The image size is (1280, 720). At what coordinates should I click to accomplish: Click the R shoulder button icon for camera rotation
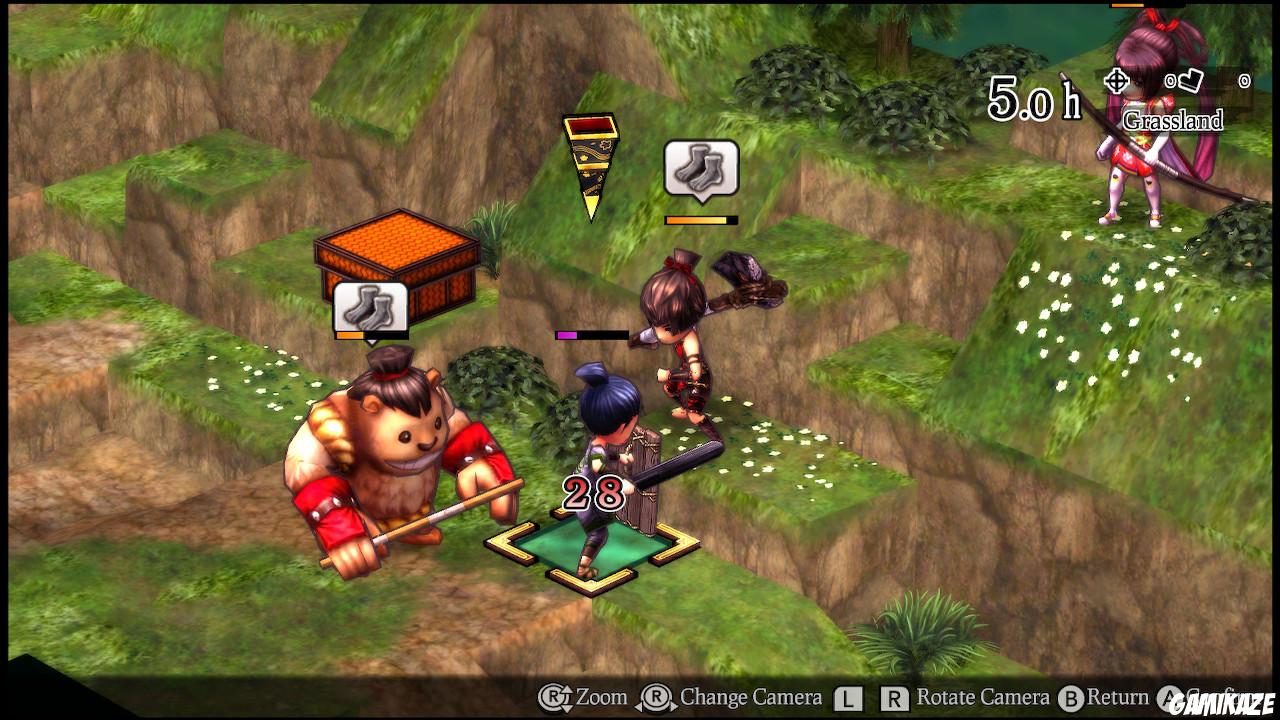(893, 698)
